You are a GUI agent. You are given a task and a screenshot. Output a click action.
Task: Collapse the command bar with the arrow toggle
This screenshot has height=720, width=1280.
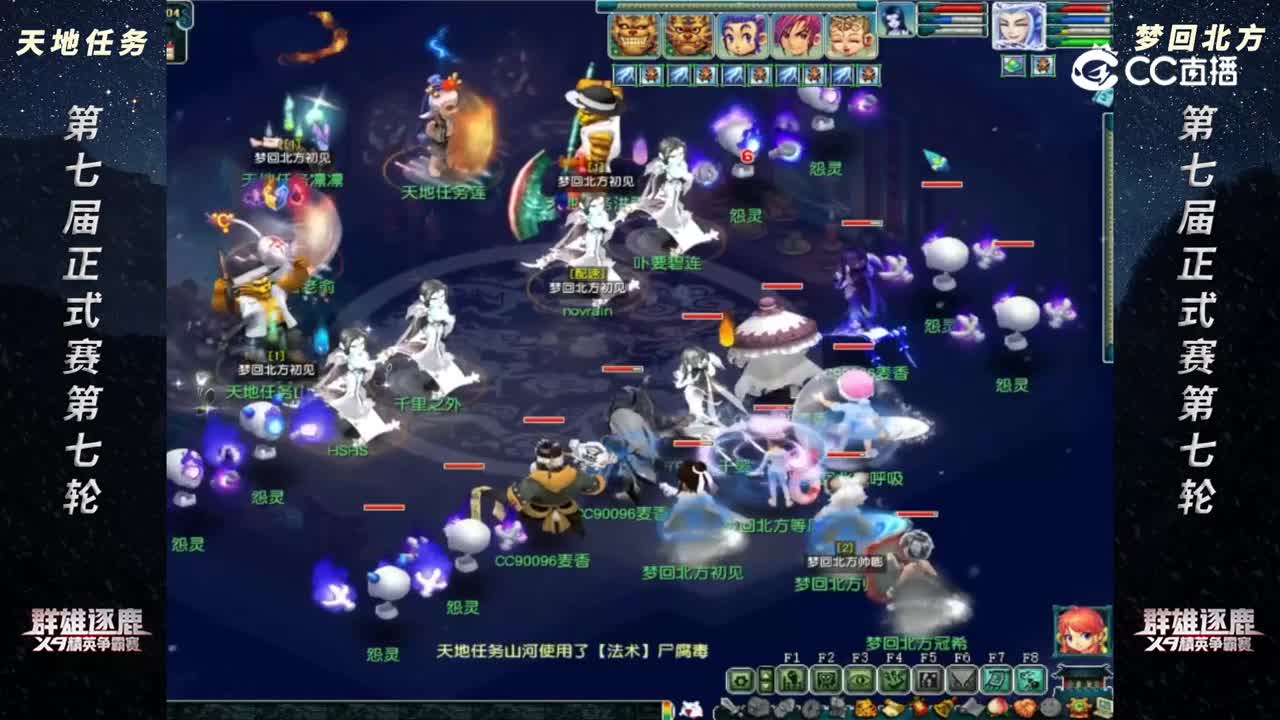click(765, 679)
